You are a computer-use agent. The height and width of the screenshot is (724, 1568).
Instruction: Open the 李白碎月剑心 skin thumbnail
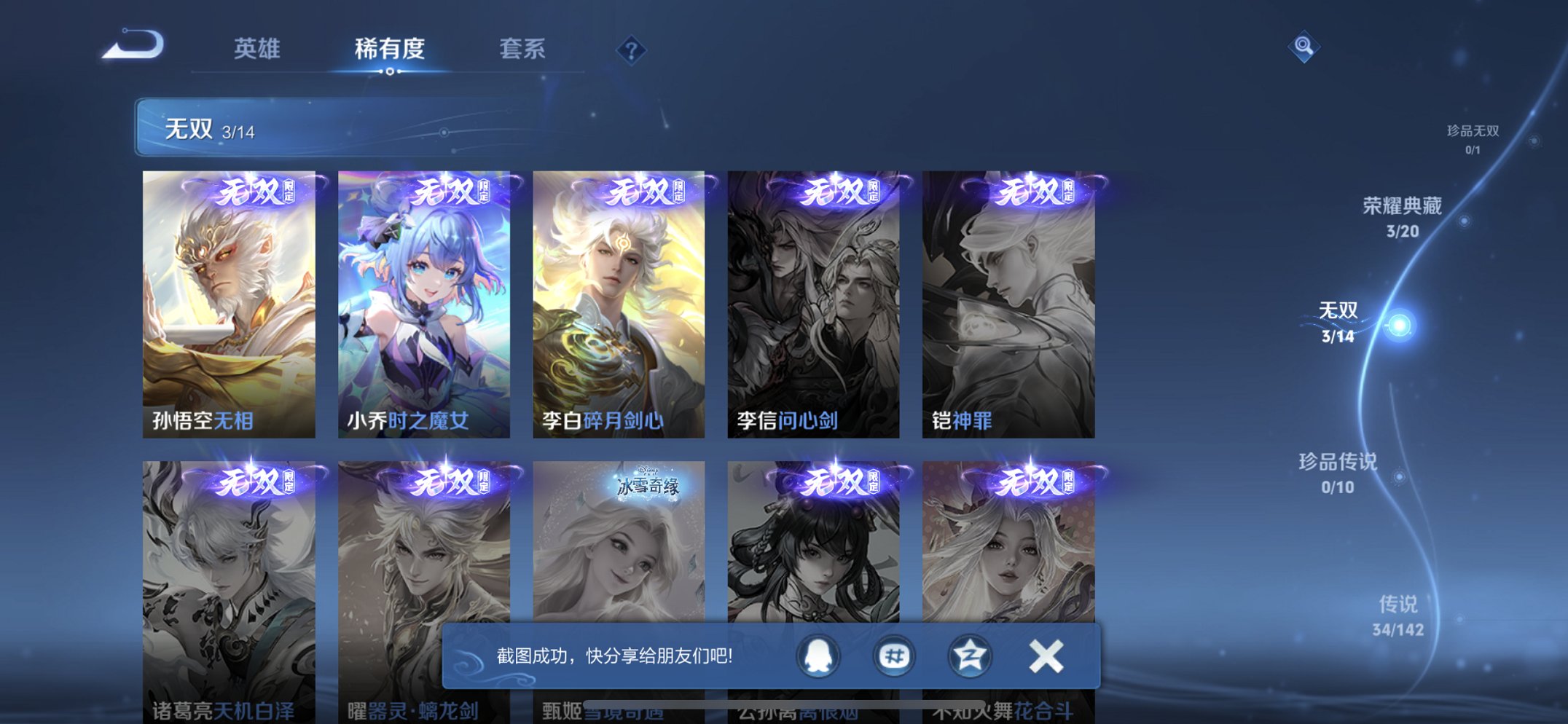point(618,302)
